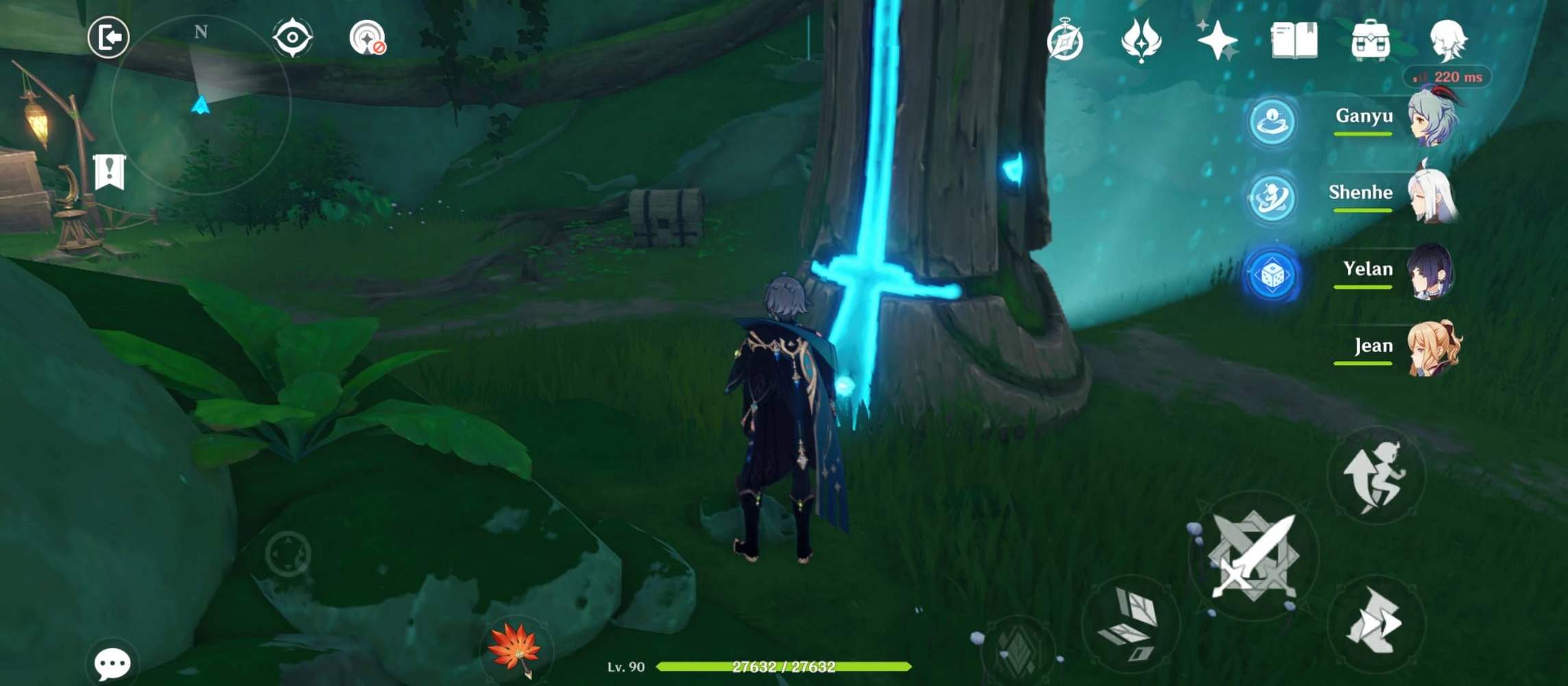
Task: Expand the multiplayer co-op ring widget
Action: click(x=1272, y=121)
